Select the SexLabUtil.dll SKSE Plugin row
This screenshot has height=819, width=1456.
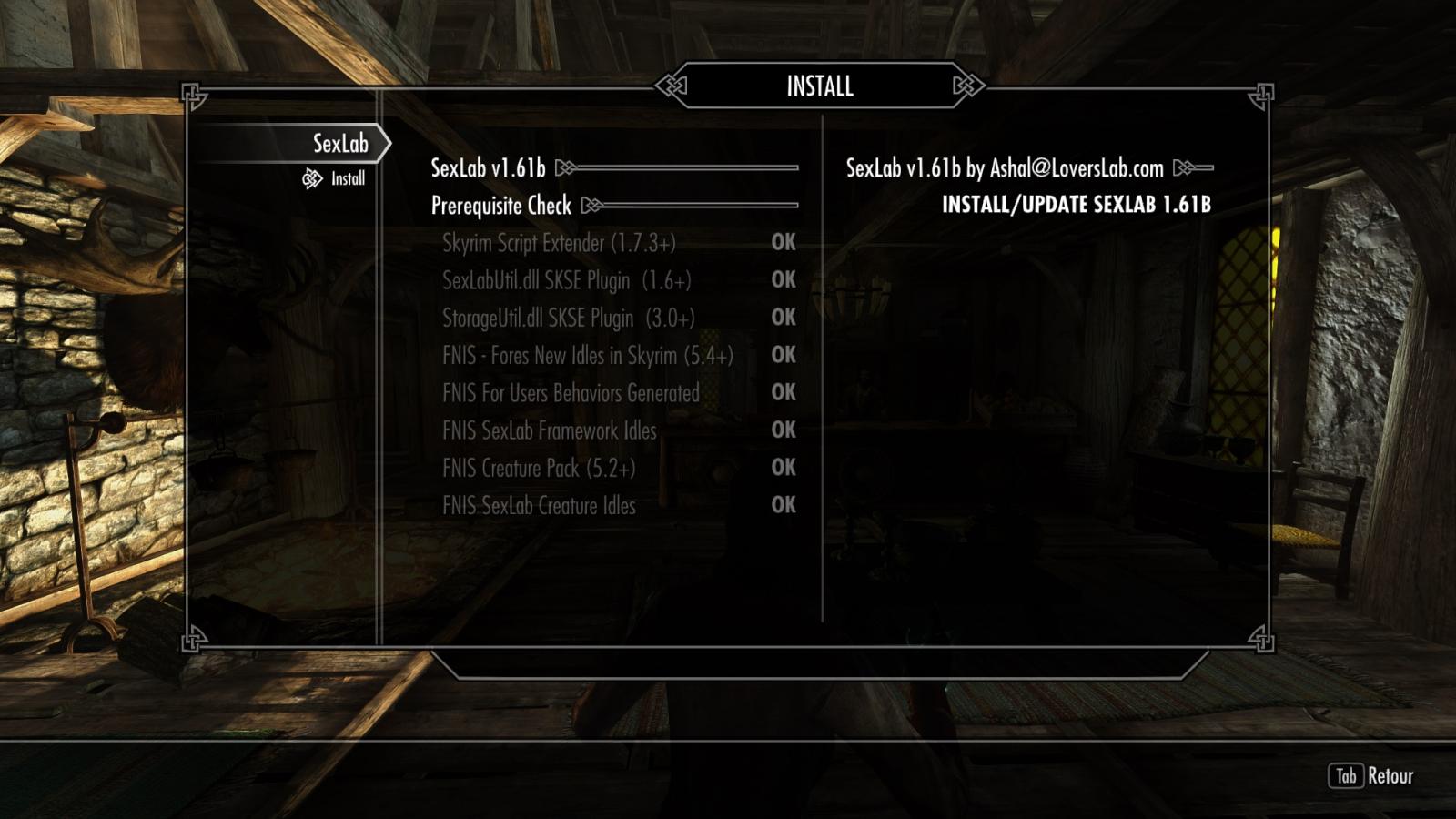[x=566, y=280]
